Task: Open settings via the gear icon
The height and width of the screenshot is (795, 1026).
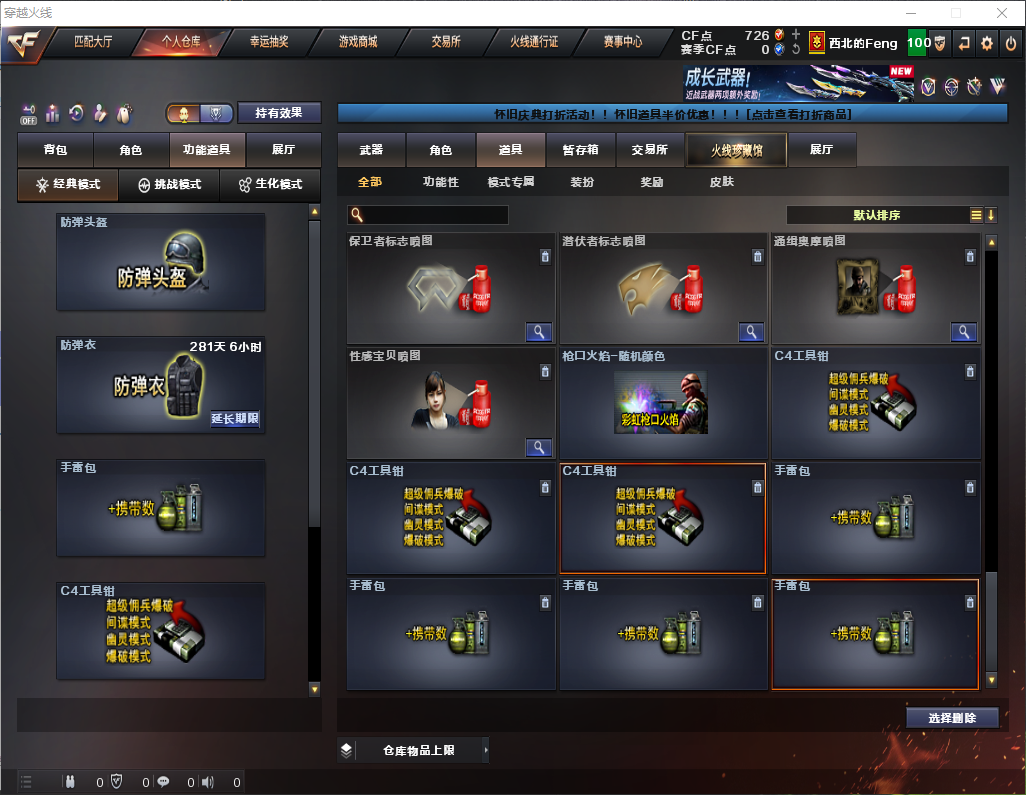Action: click(987, 43)
